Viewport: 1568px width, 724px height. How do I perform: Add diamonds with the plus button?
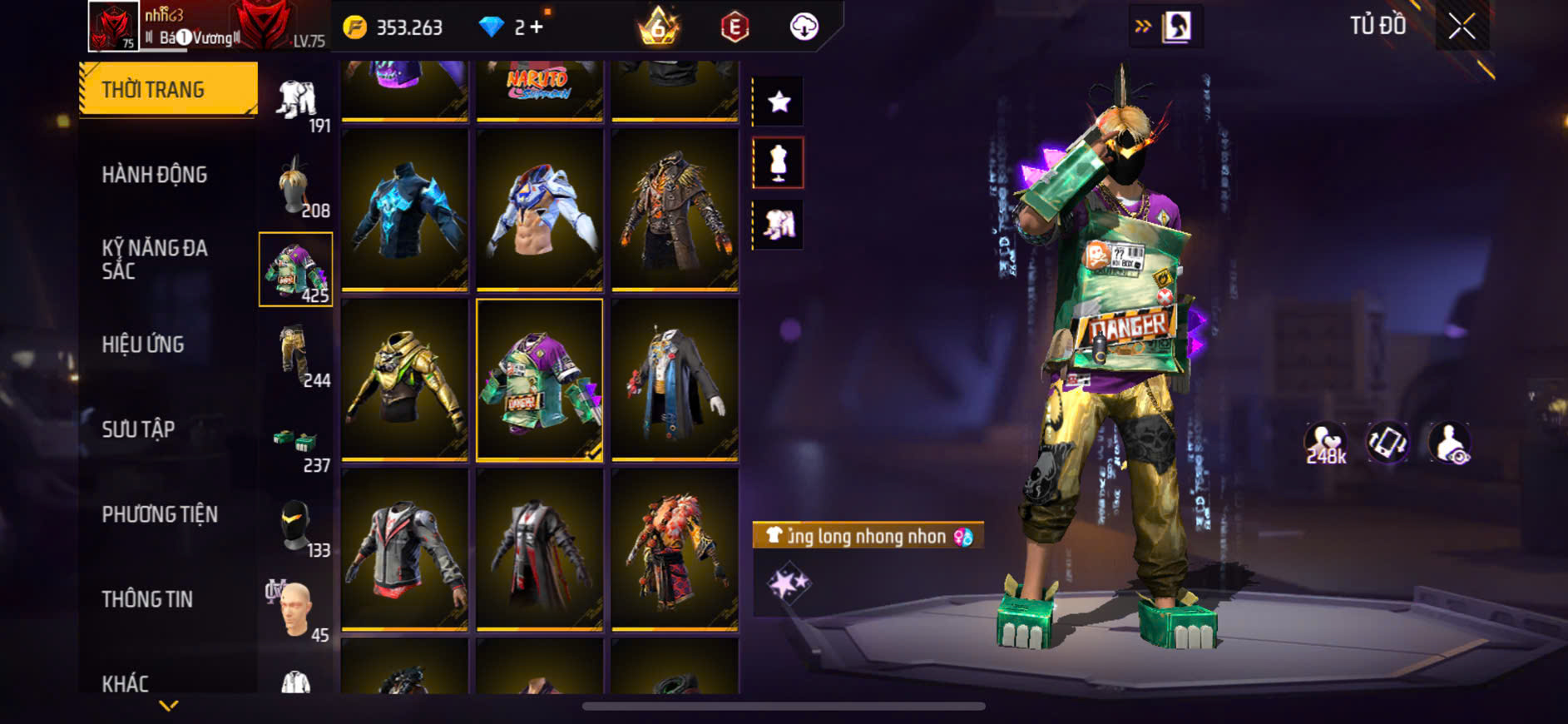point(537,27)
